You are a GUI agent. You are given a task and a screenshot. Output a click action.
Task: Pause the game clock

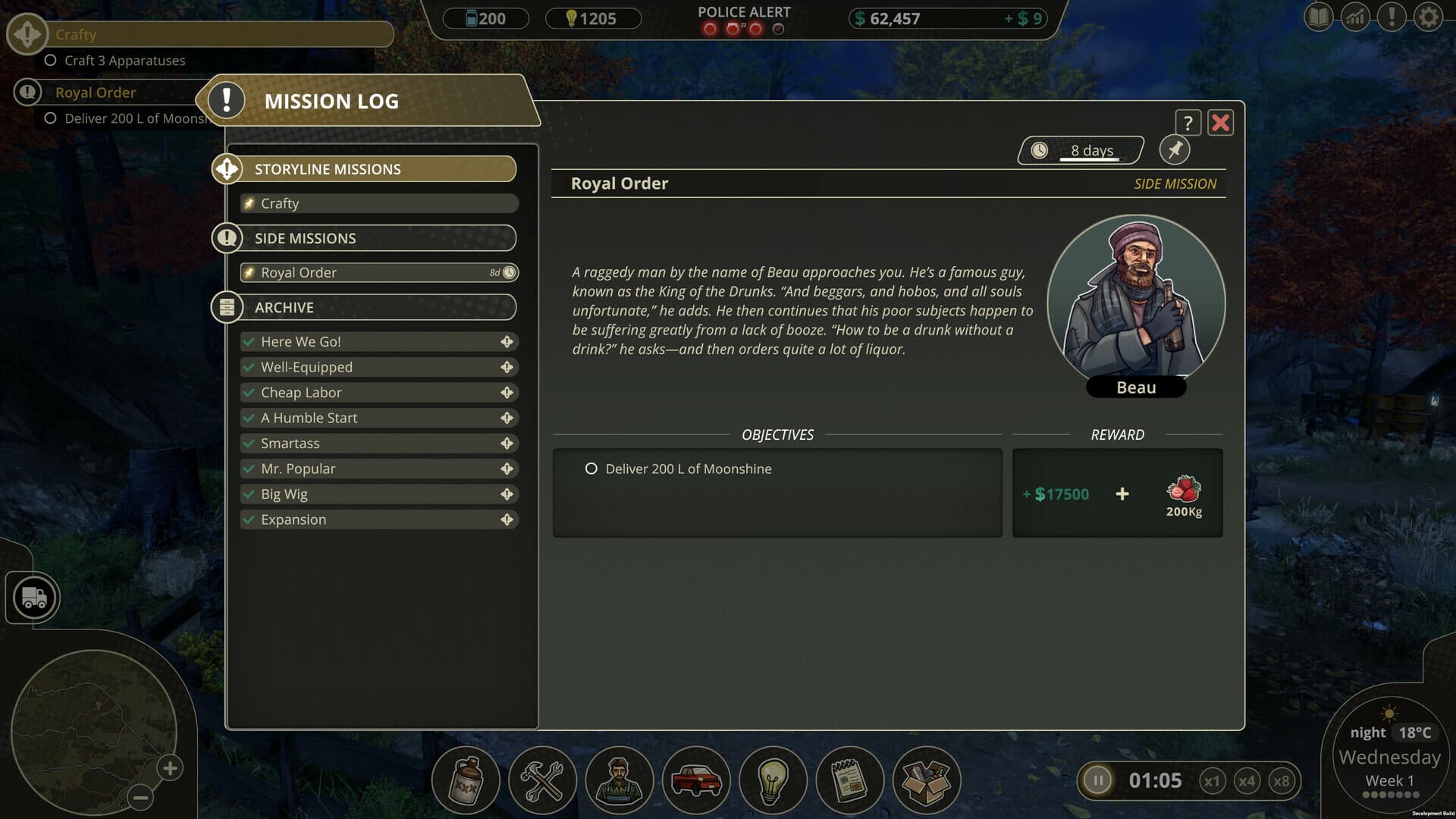coord(1097,780)
